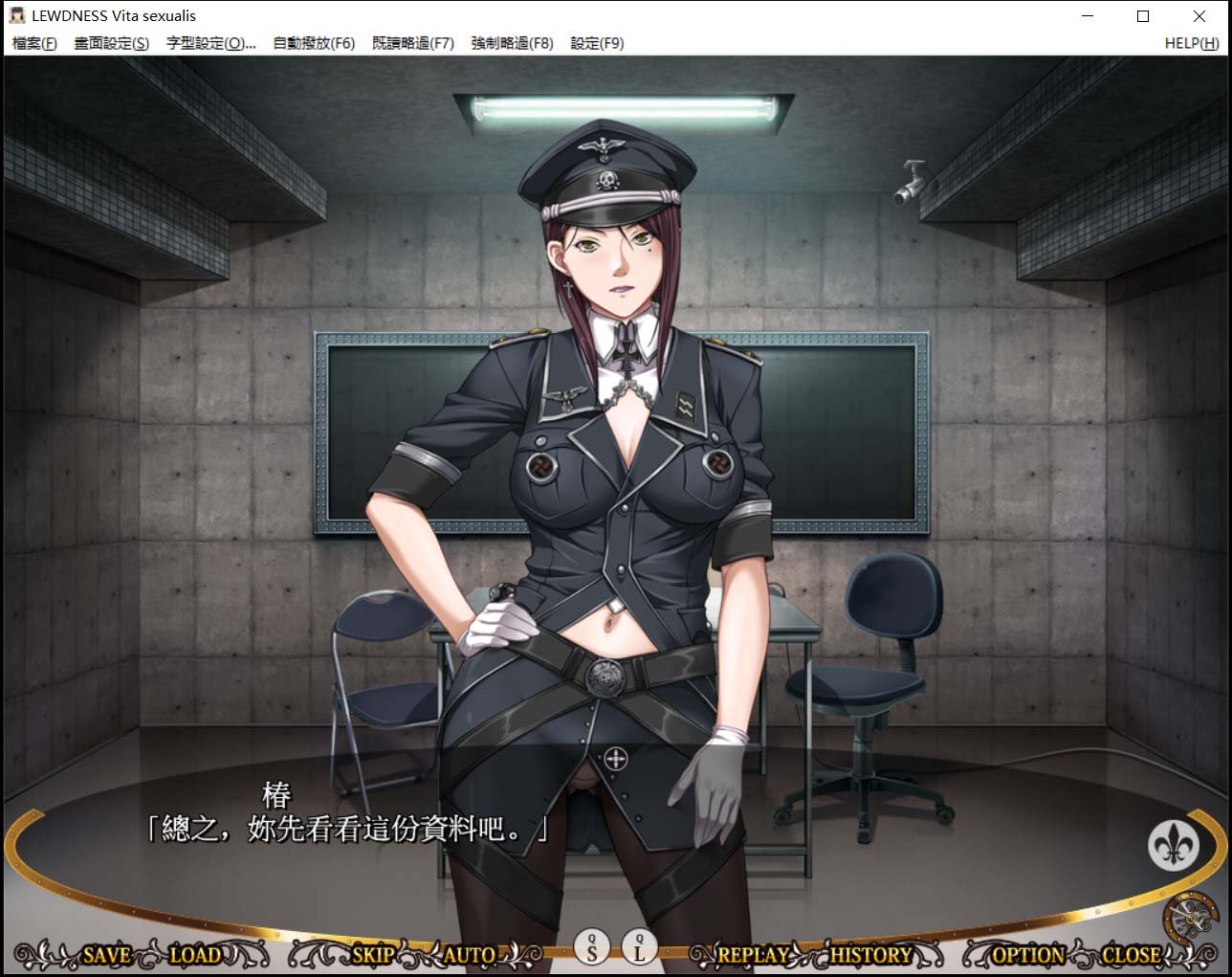Click LOAD to open the load screen
1232x977 pixels.
[194, 954]
